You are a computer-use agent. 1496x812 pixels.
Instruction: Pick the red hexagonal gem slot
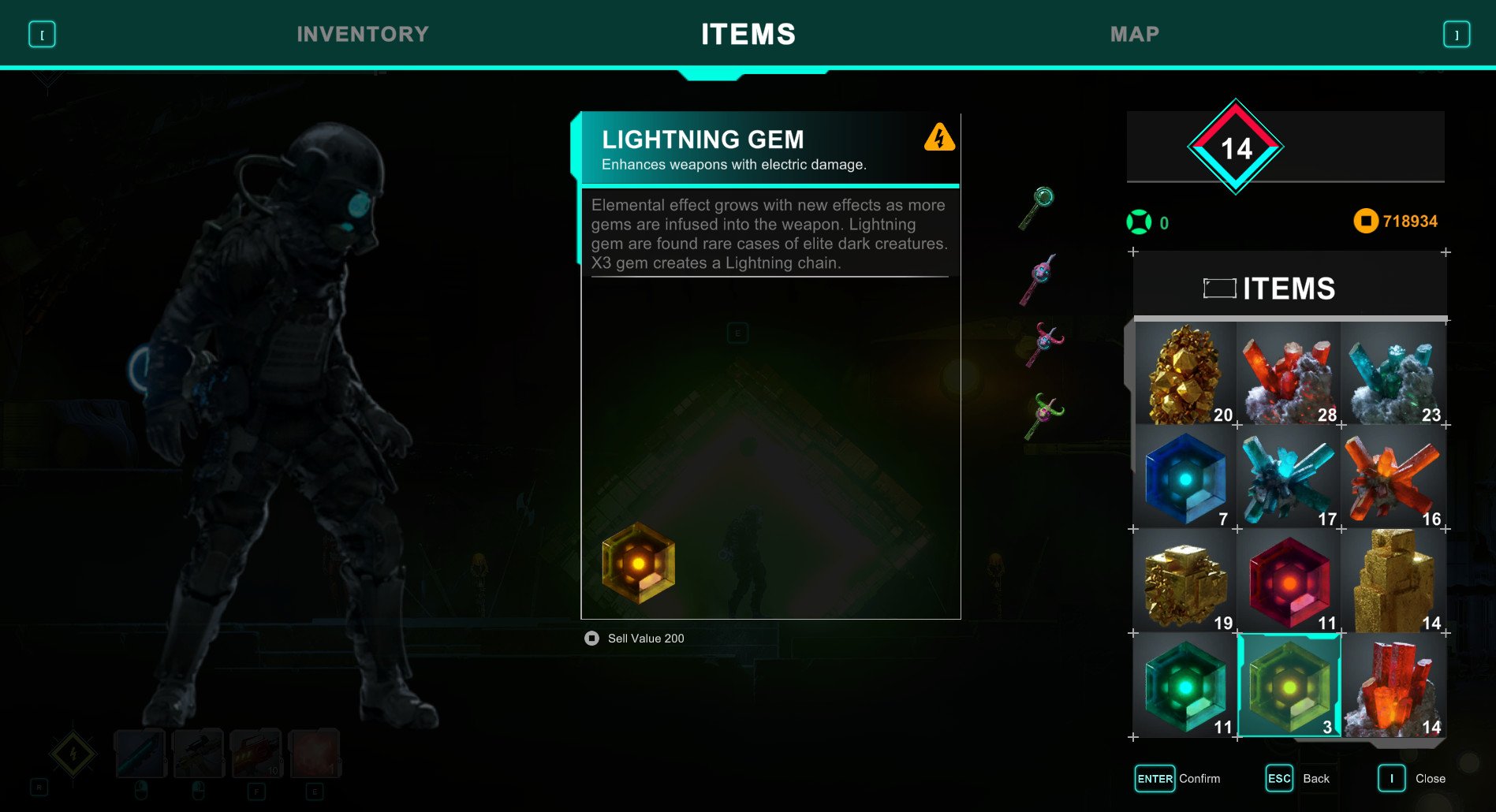coord(1289,582)
